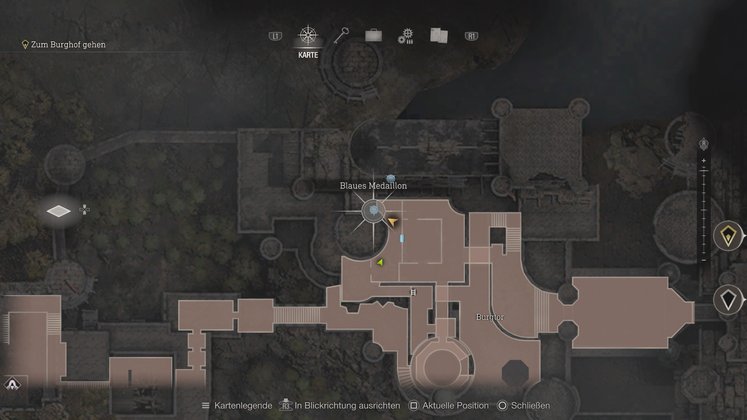The width and height of the screenshot is (747, 420).
Task: Click the floor layer diamond icon
Action: coord(61,211)
